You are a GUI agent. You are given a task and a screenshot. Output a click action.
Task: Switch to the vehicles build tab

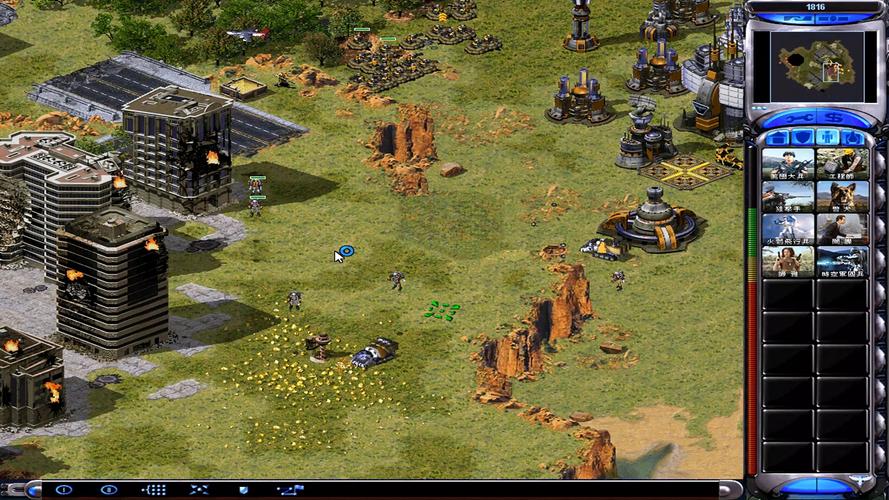pos(852,137)
